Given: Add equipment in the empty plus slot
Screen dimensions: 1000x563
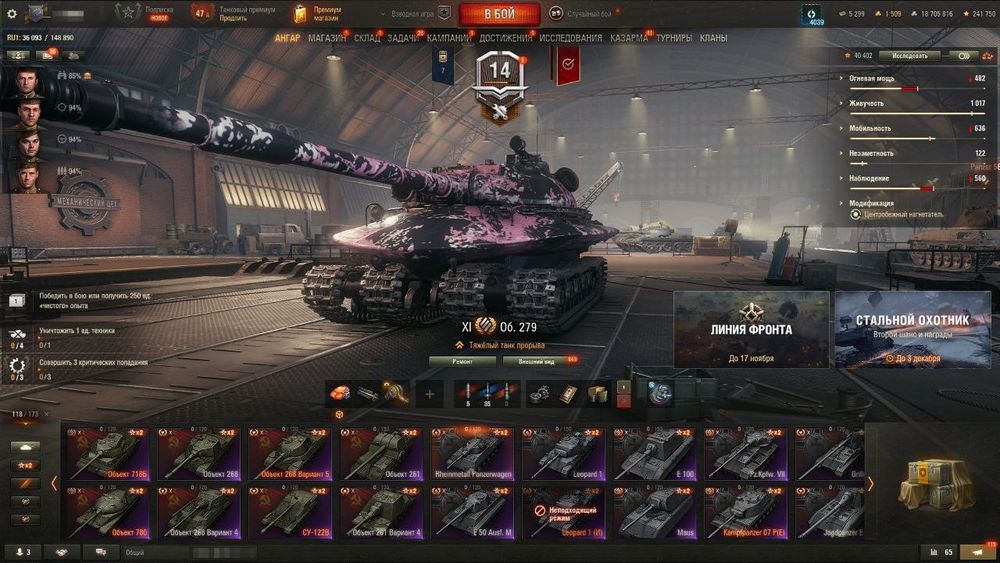Looking at the screenshot, I should [x=430, y=394].
